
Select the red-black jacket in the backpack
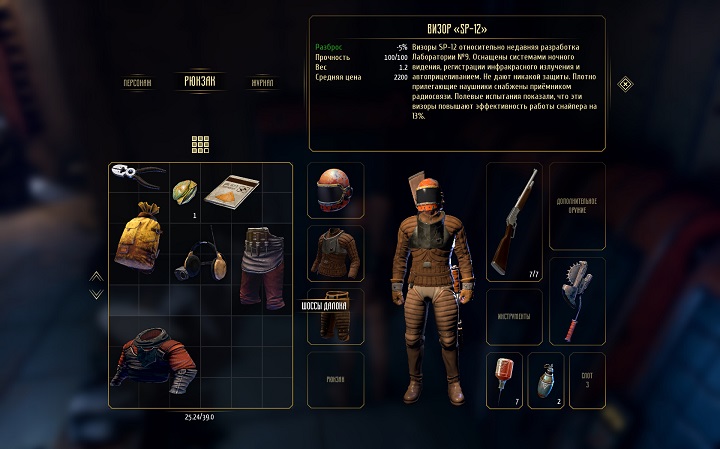click(152, 360)
